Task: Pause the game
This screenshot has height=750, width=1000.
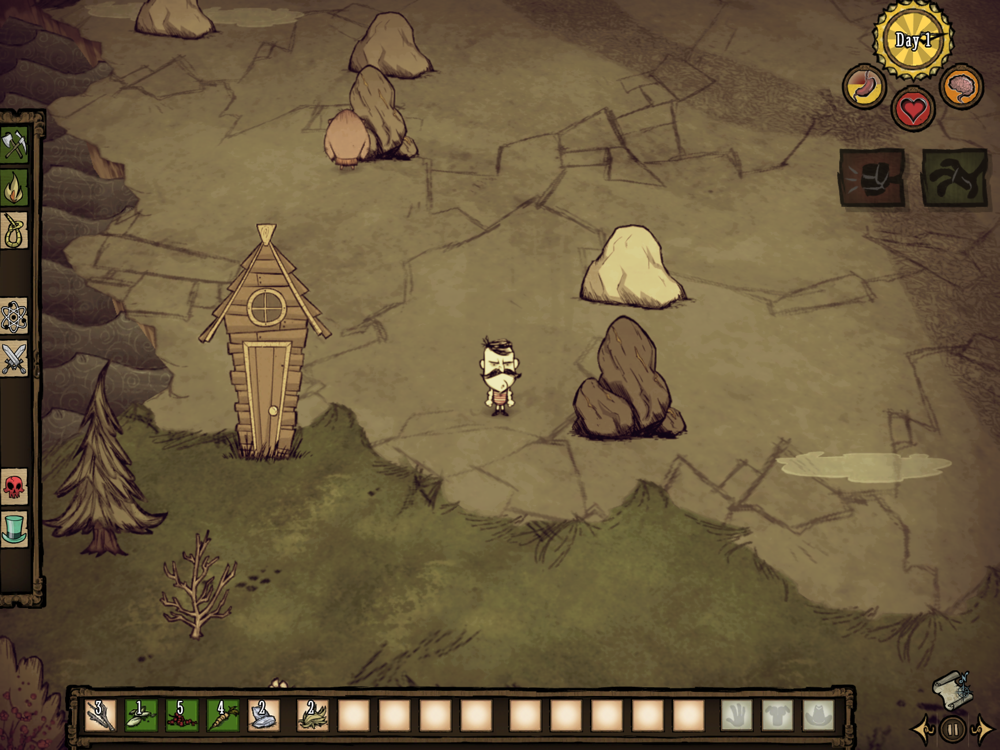Action: 952,728
